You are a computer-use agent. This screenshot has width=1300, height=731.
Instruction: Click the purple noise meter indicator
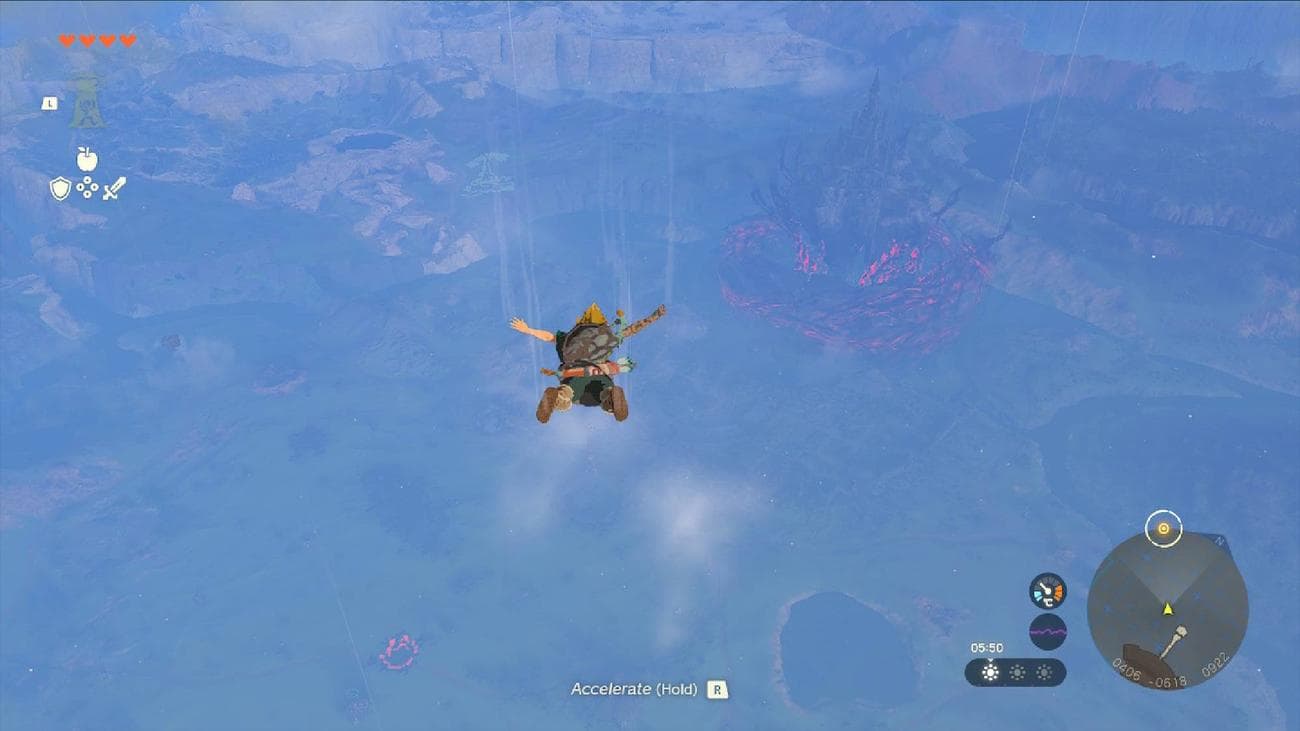[x=1047, y=631]
